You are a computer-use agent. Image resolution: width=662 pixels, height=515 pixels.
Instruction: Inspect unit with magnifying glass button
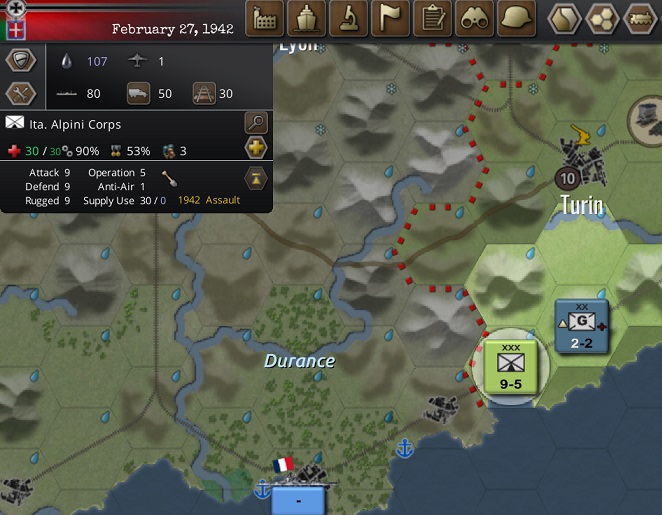(256, 124)
